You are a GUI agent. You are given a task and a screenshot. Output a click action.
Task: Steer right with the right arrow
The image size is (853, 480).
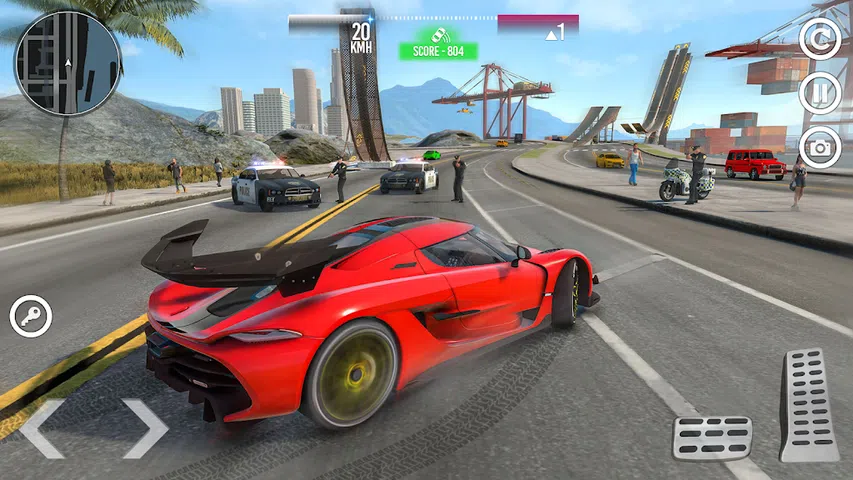tap(145, 428)
